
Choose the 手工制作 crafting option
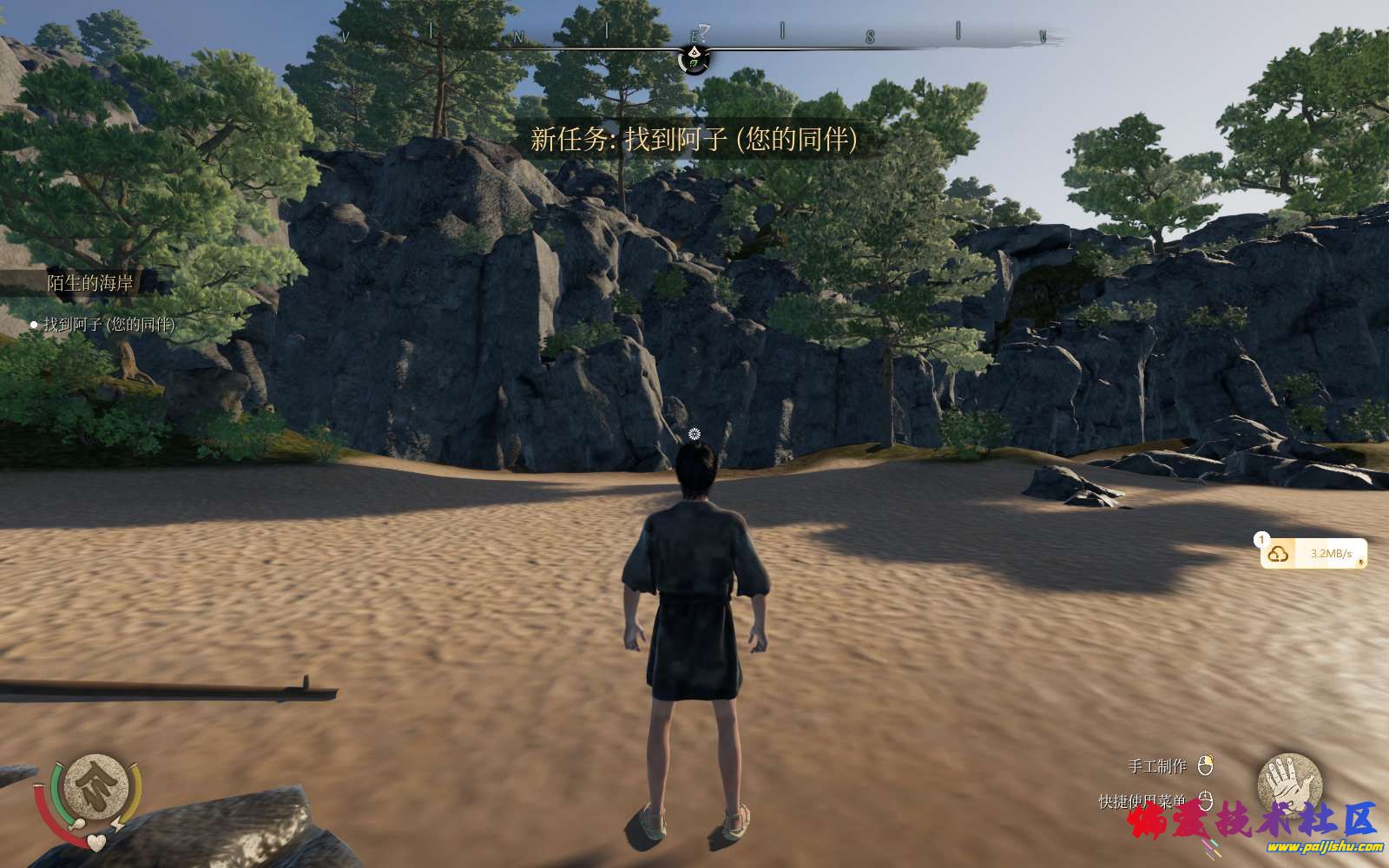coord(1157,766)
